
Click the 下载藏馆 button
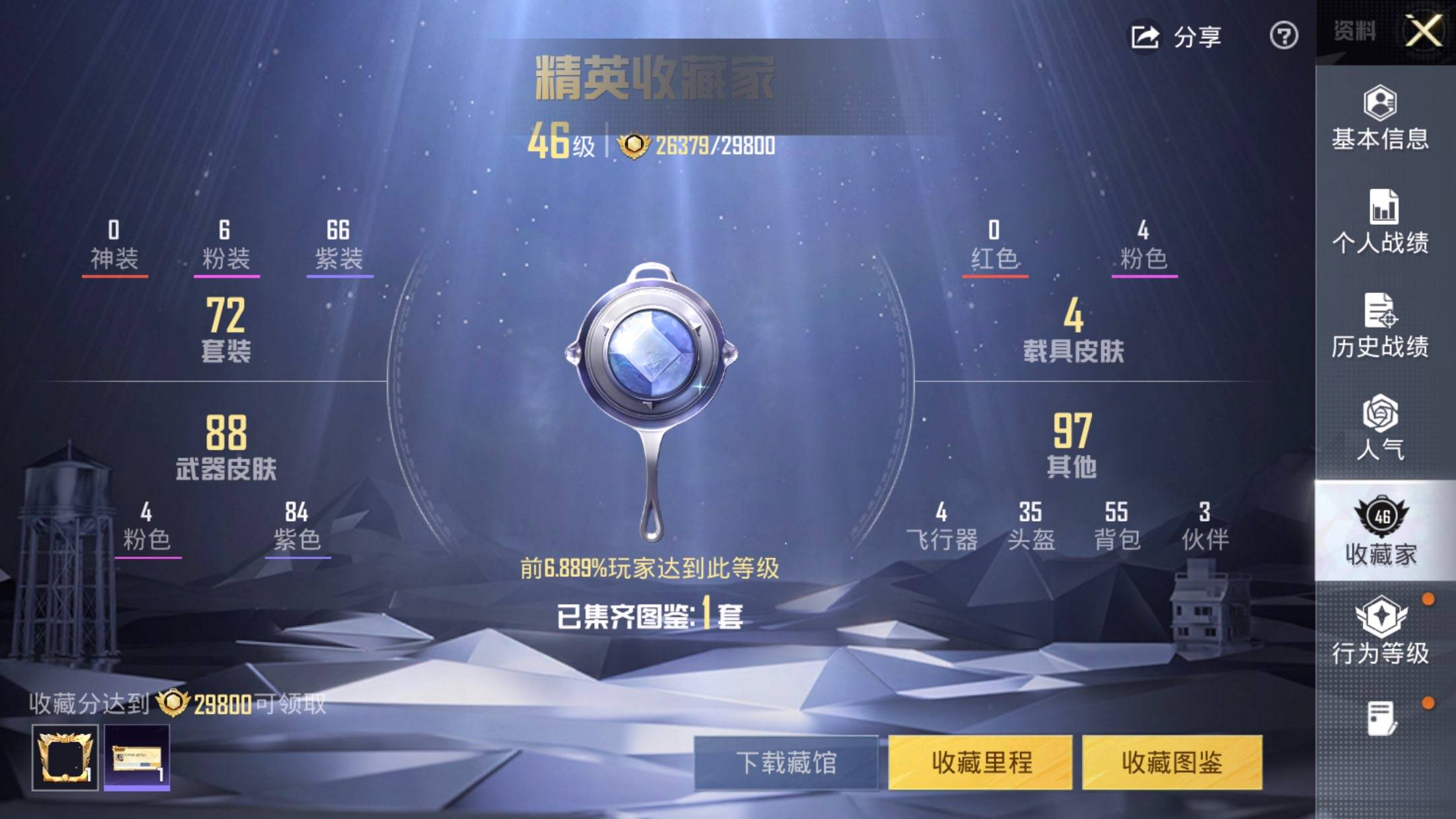tap(786, 763)
